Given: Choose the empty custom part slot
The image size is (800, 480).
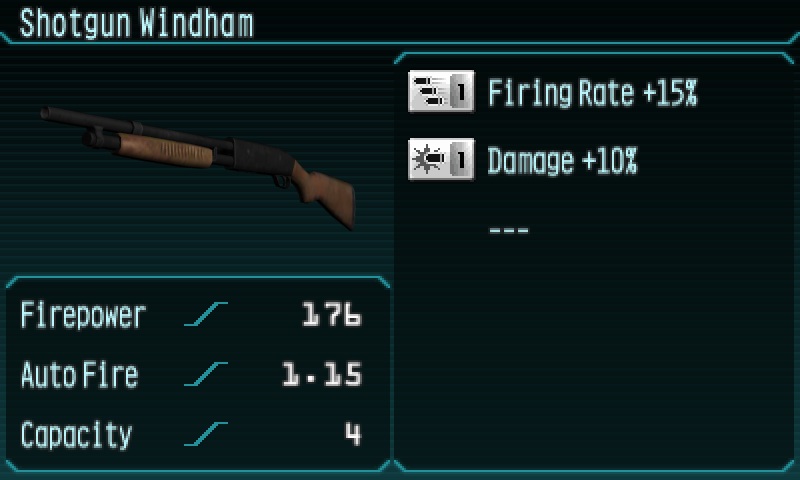Looking at the screenshot, I should pyautogui.click(x=509, y=231).
